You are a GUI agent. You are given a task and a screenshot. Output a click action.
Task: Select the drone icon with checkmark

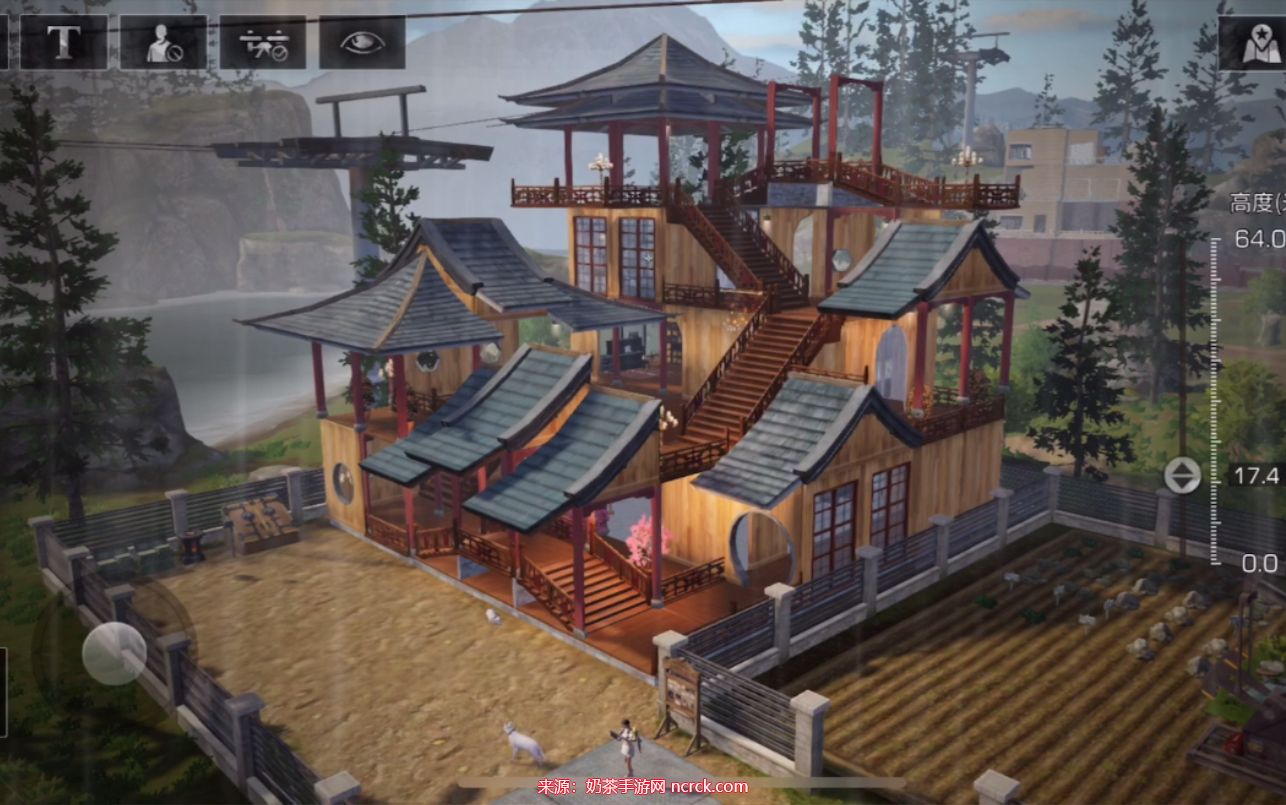[263, 42]
